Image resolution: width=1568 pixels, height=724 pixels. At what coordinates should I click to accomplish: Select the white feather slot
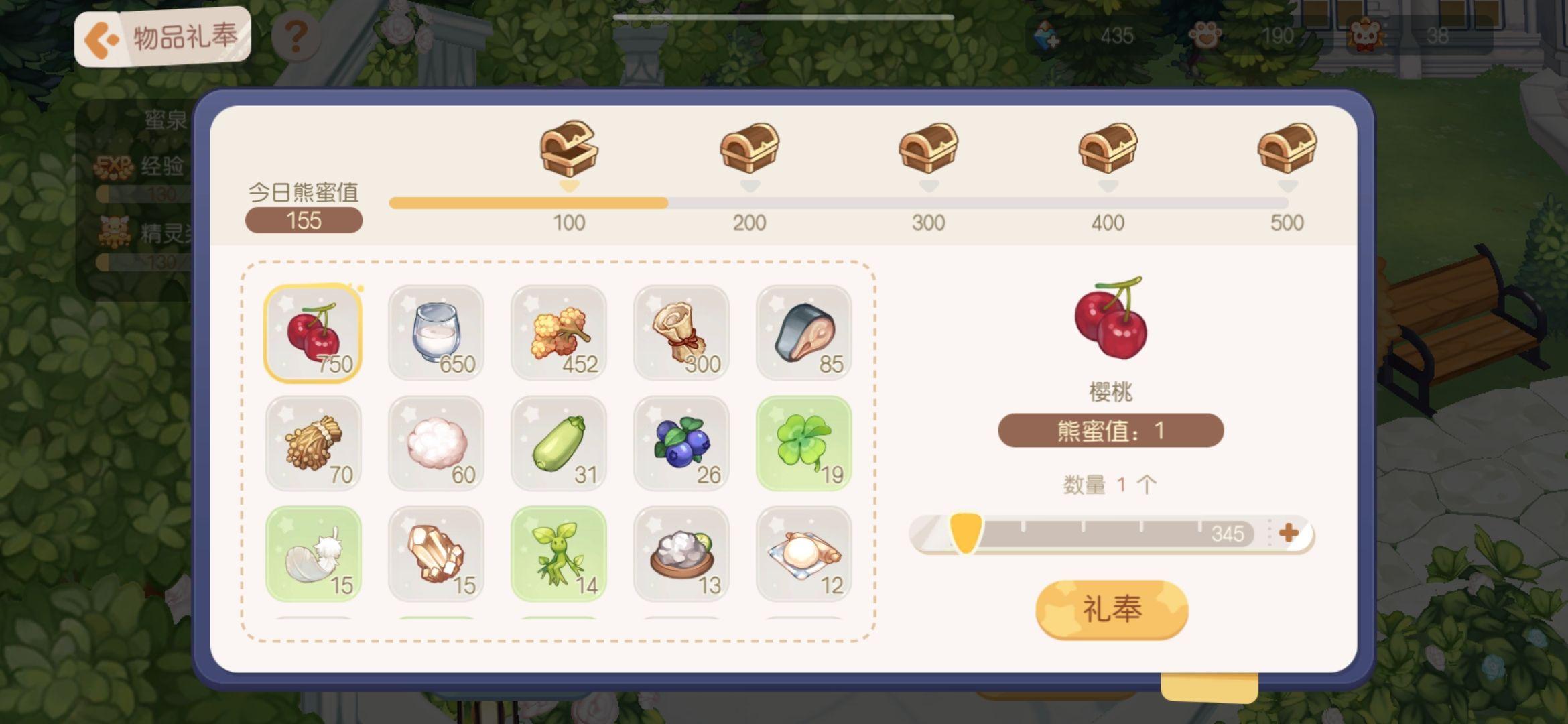313,554
